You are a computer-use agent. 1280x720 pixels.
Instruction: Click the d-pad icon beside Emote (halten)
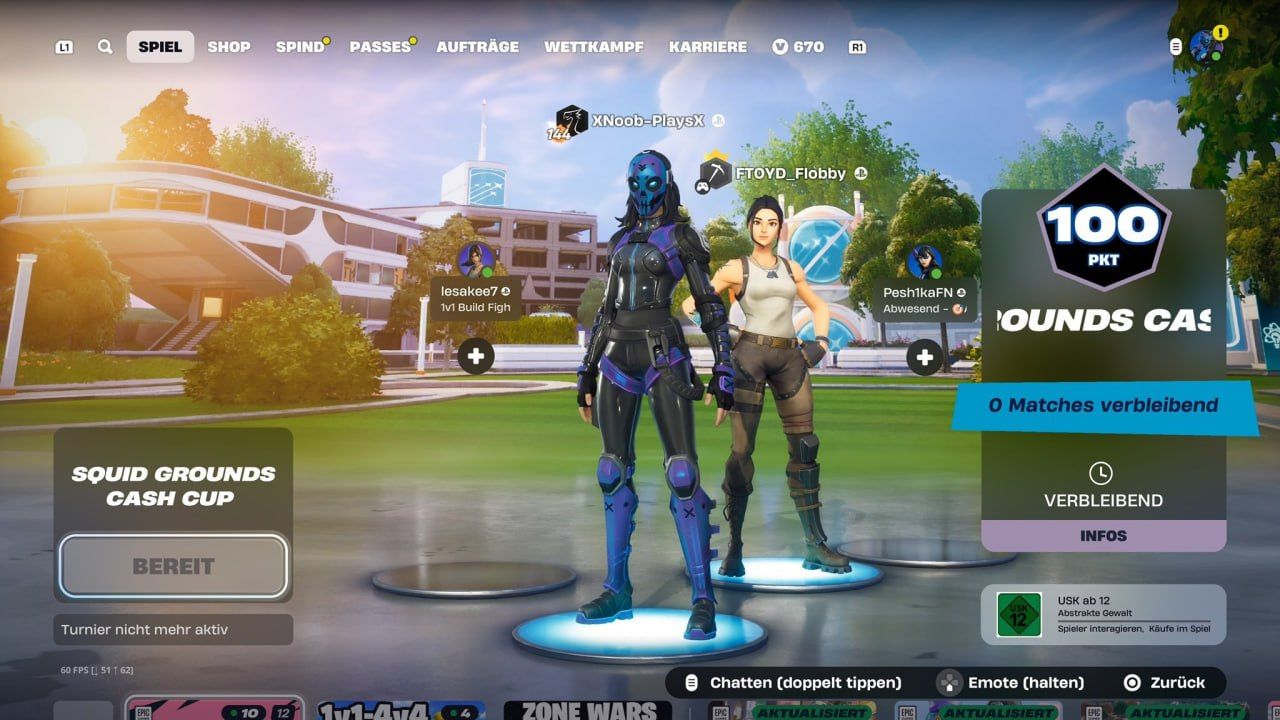coord(947,683)
